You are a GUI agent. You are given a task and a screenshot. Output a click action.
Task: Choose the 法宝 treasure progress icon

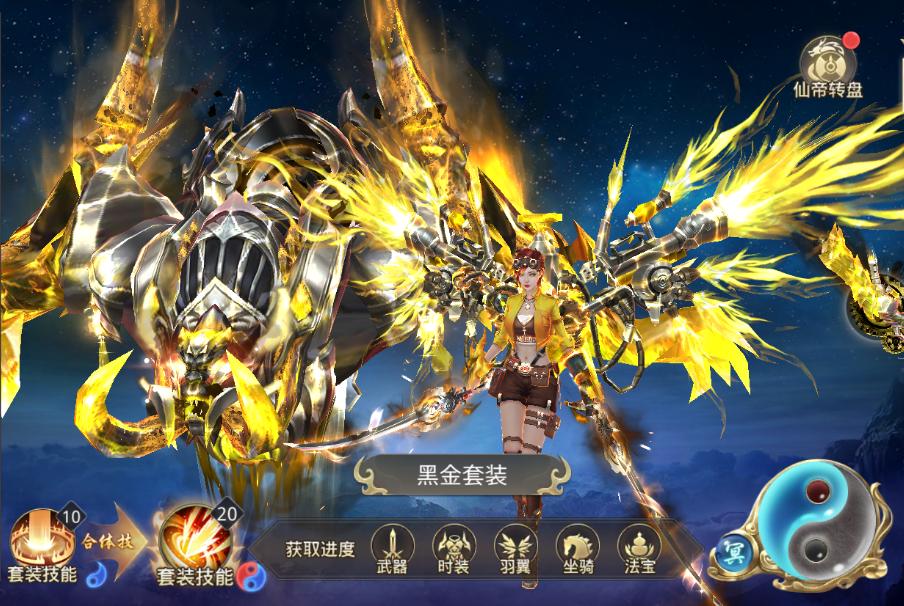click(638, 549)
